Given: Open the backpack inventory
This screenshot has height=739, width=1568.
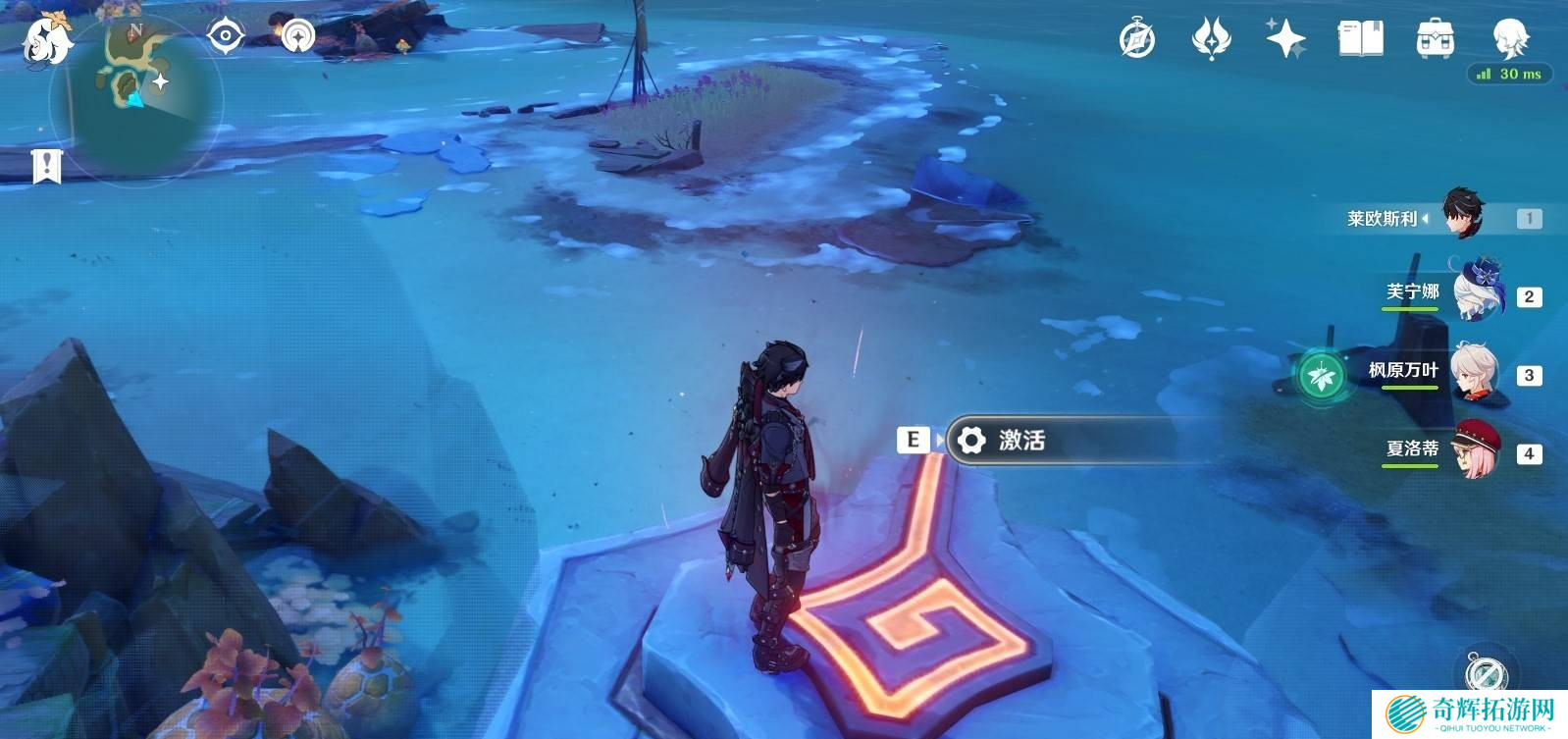Looking at the screenshot, I should coord(1435,39).
